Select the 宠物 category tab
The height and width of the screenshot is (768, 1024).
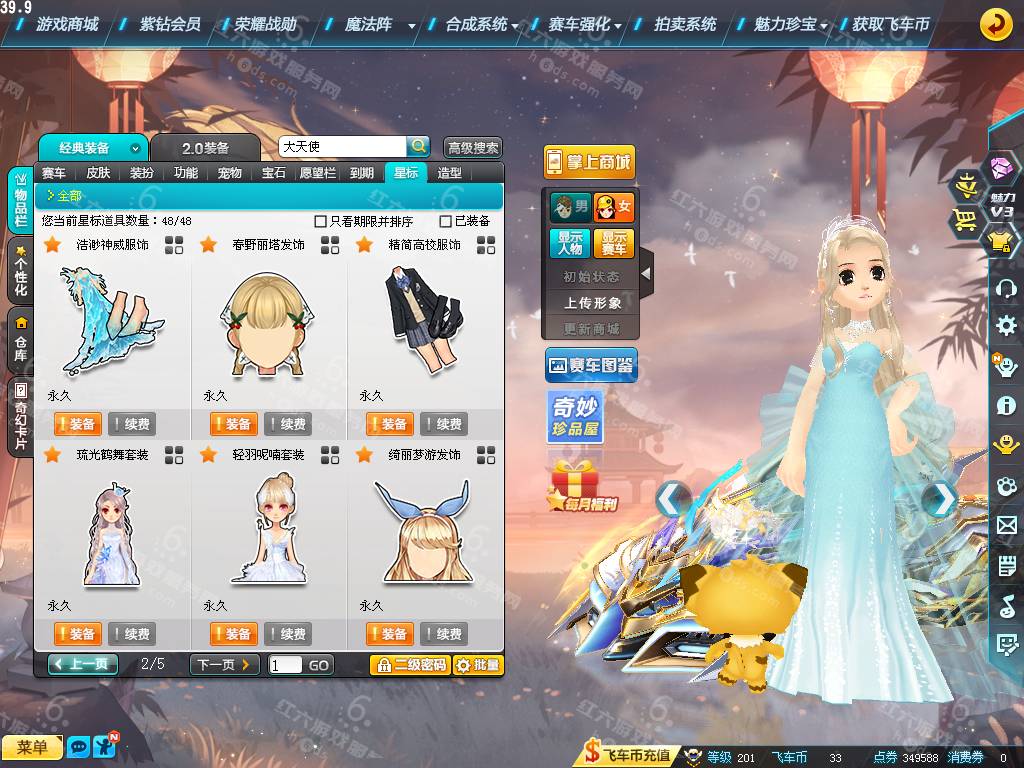tap(230, 173)
